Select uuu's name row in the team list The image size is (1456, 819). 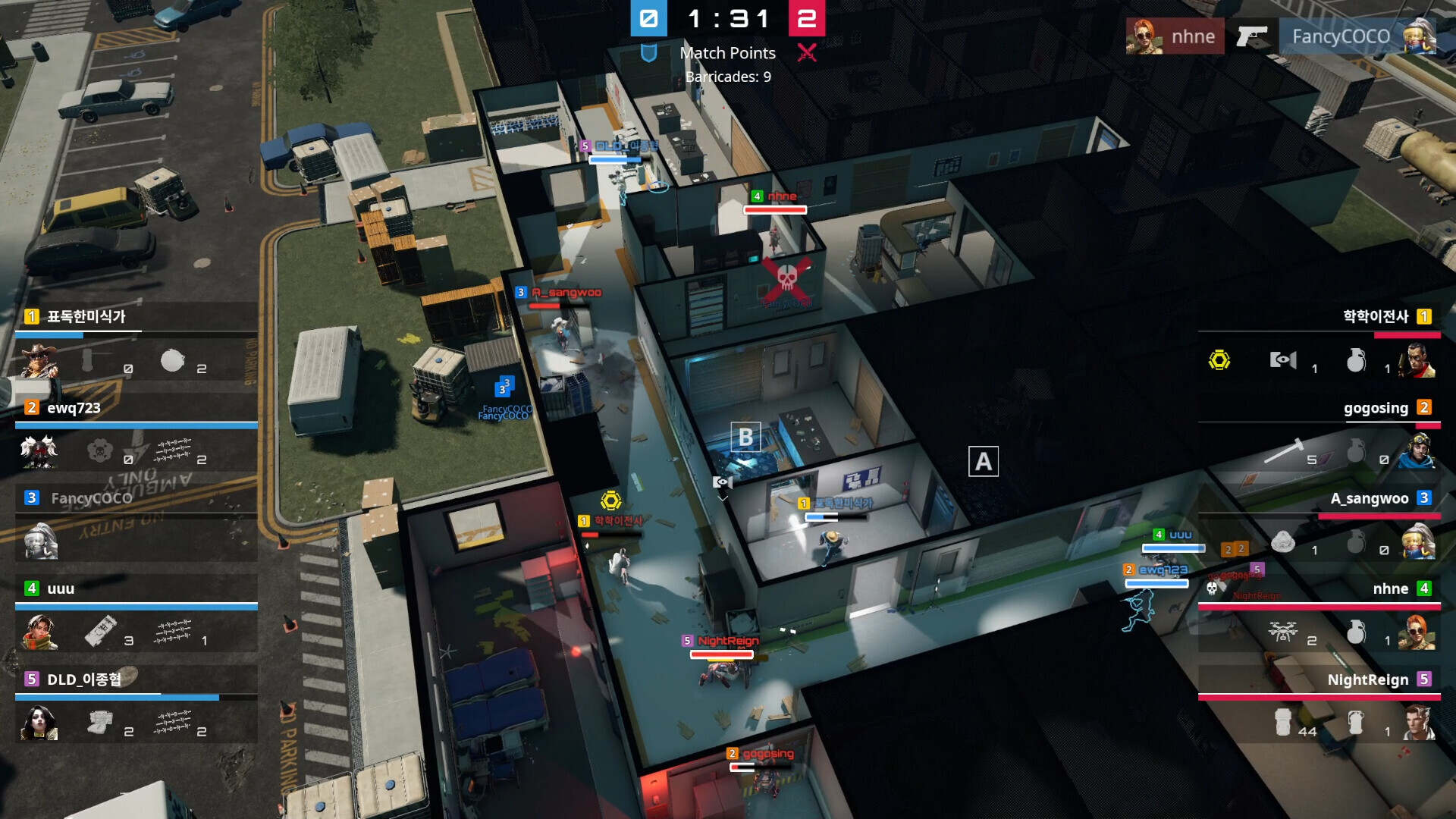(x=61, y=588)
